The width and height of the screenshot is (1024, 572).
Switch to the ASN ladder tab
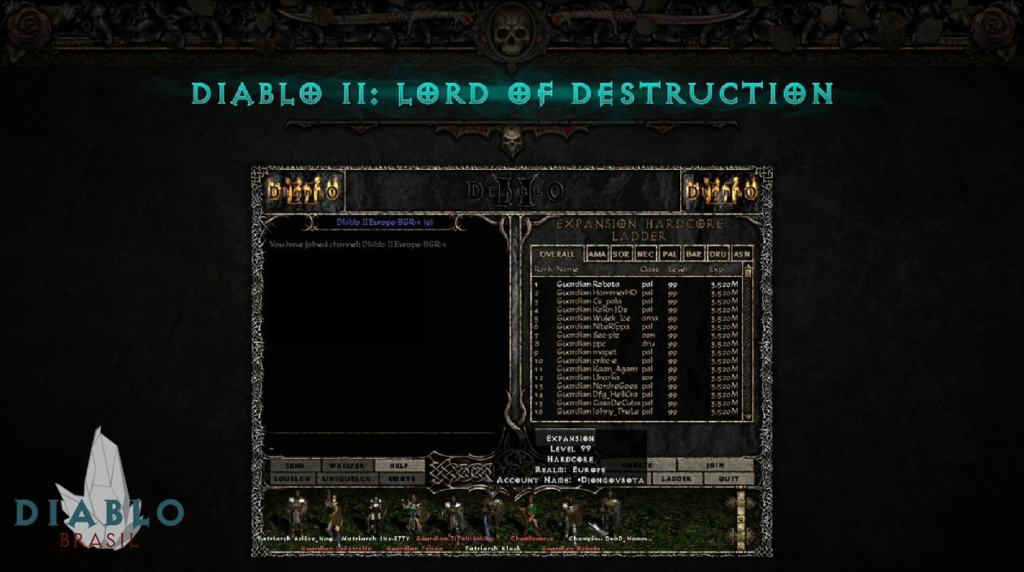point(742,254)
